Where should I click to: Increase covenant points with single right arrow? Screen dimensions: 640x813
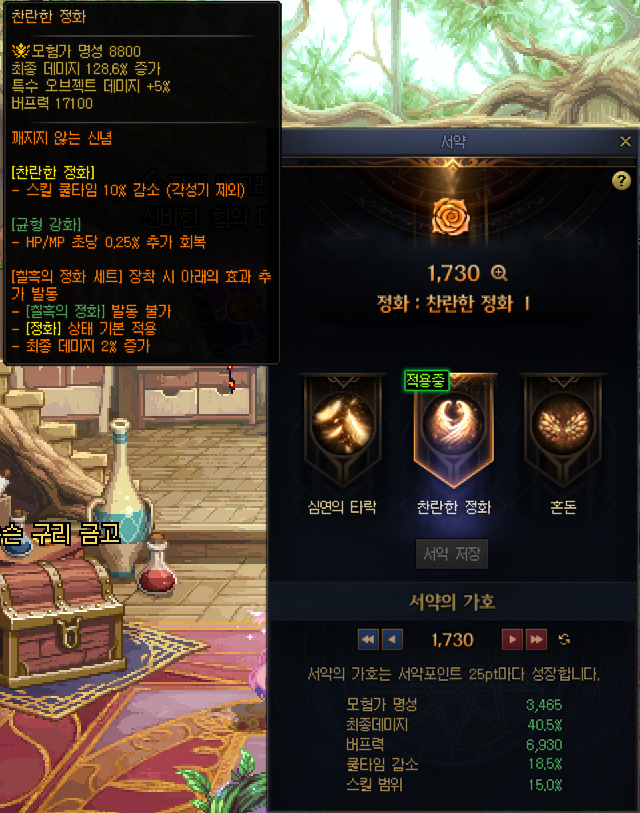[x=512, y=639]
